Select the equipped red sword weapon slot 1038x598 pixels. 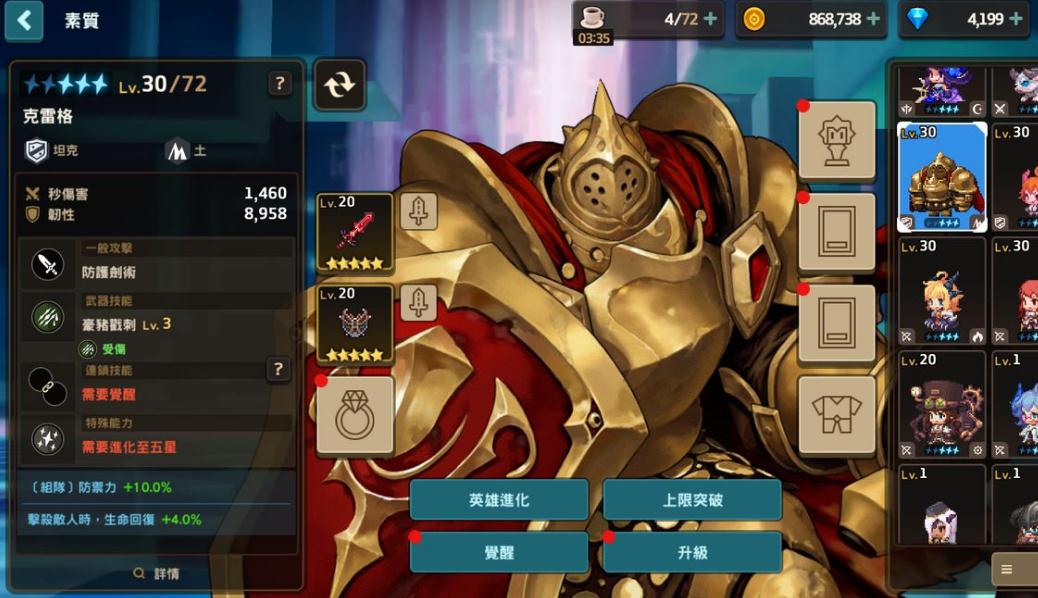pyautogui.click(x=354, y=232)
